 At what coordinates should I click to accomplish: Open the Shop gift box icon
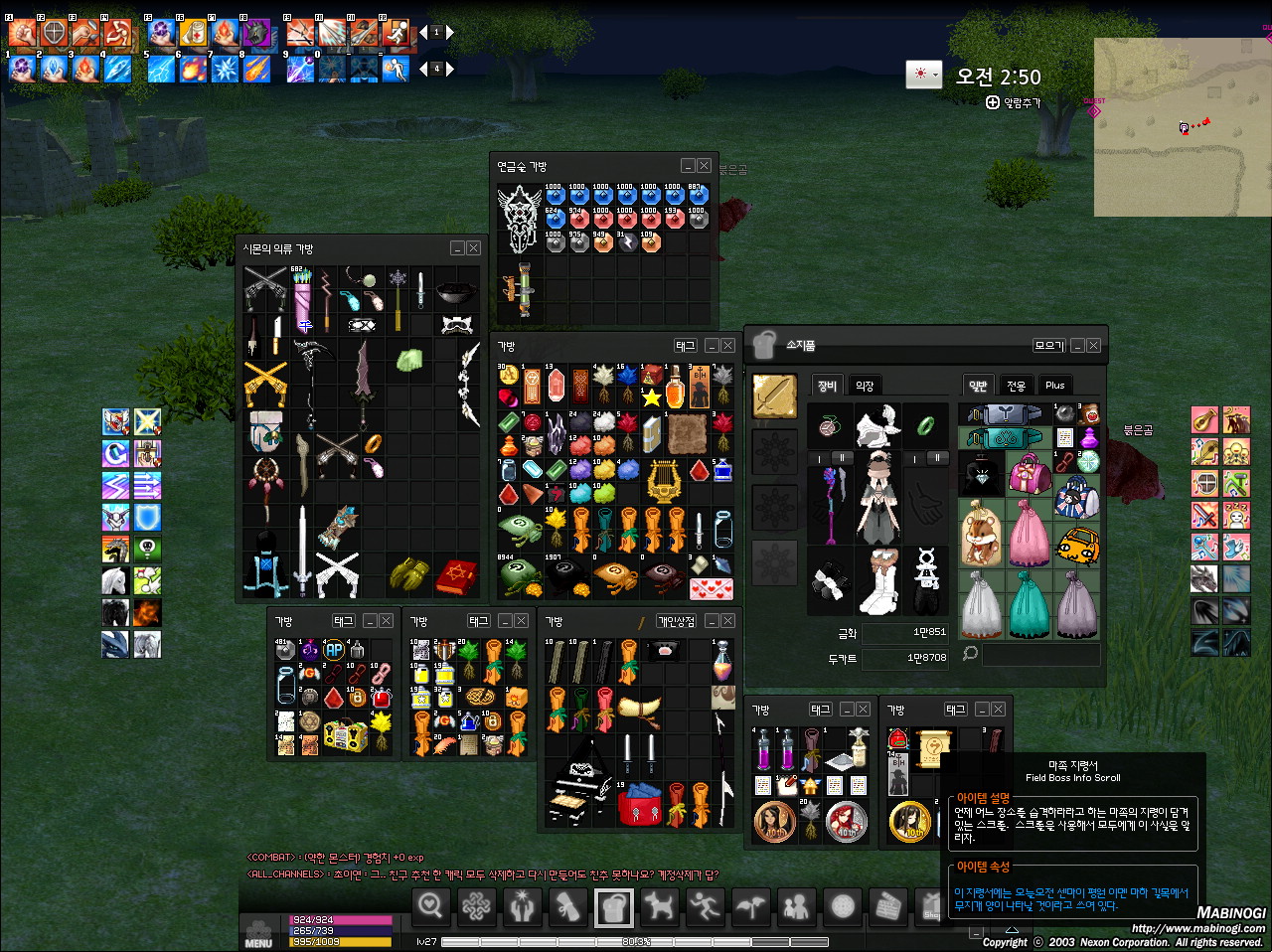point(932,907)
